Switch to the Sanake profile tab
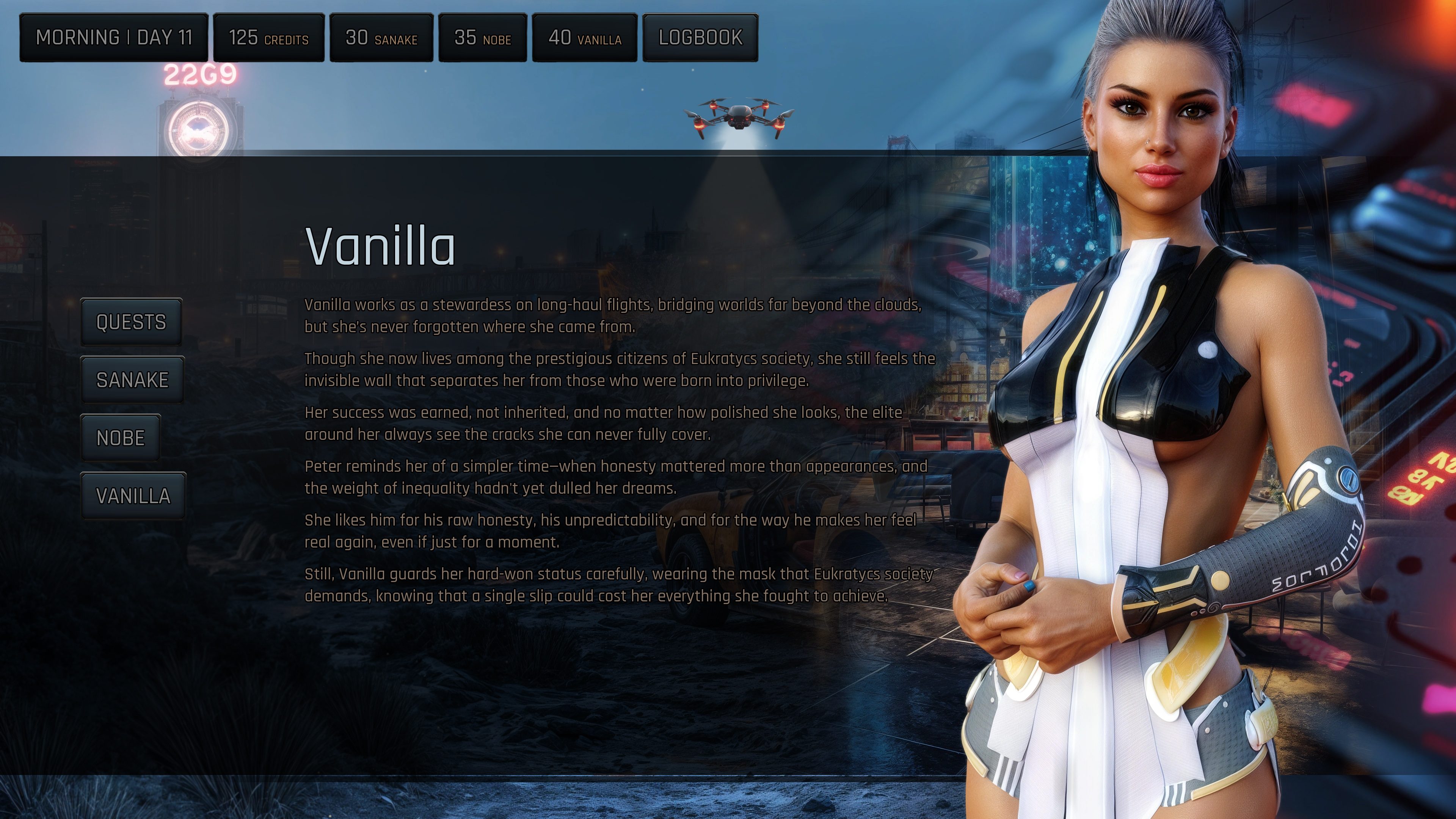The height and width of the screenshot is (819, 1456). pyautogui.click(x=132, y=380)
